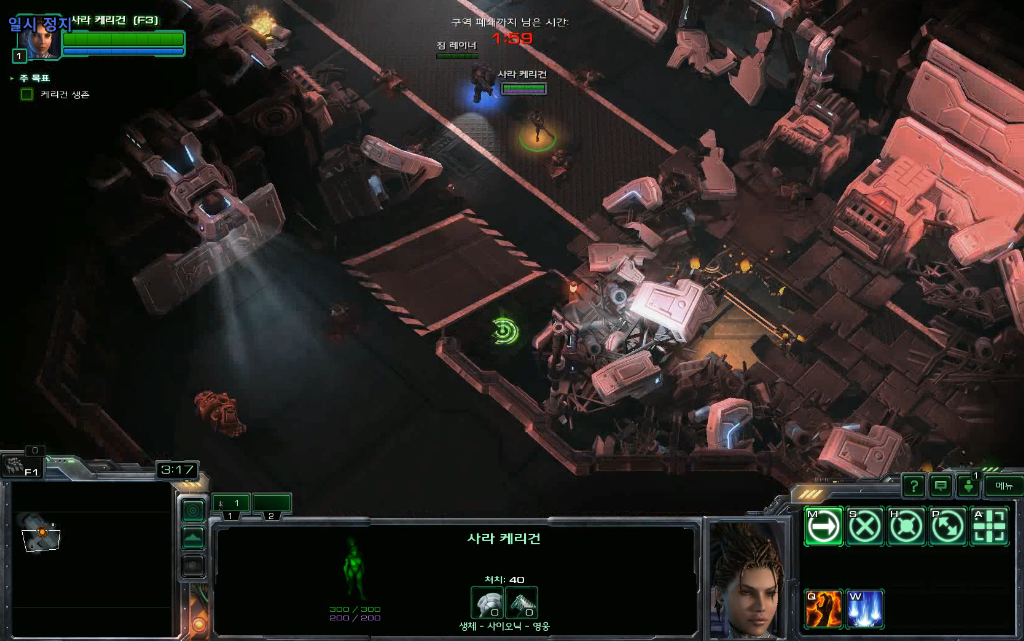Screen dimensions: 1024x641
Task: Toggle the minimap terrain display
Action: click(193, 538)
